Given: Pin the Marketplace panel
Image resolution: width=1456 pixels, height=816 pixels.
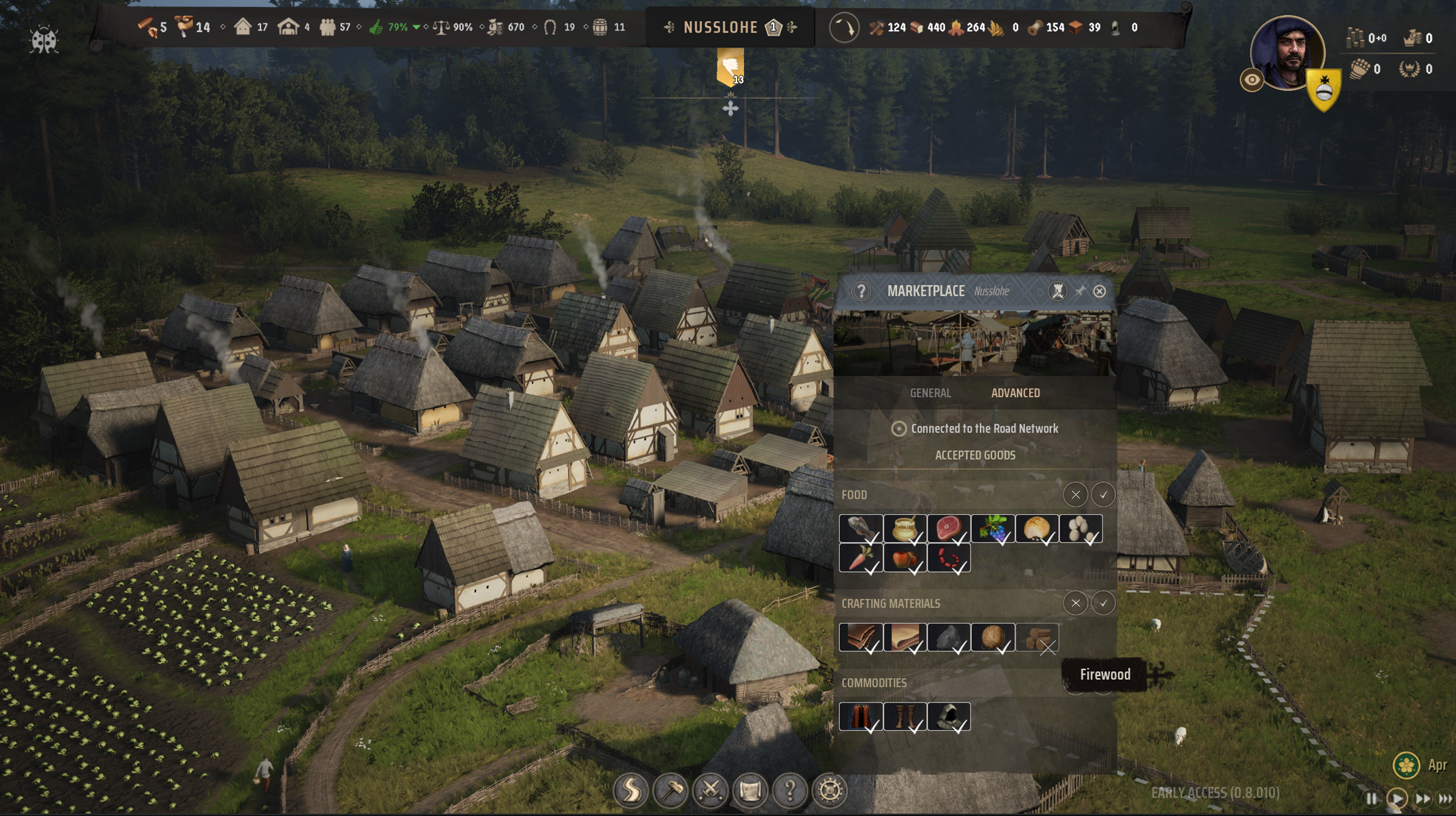Looking at the screenshot, I should 1079,291.
